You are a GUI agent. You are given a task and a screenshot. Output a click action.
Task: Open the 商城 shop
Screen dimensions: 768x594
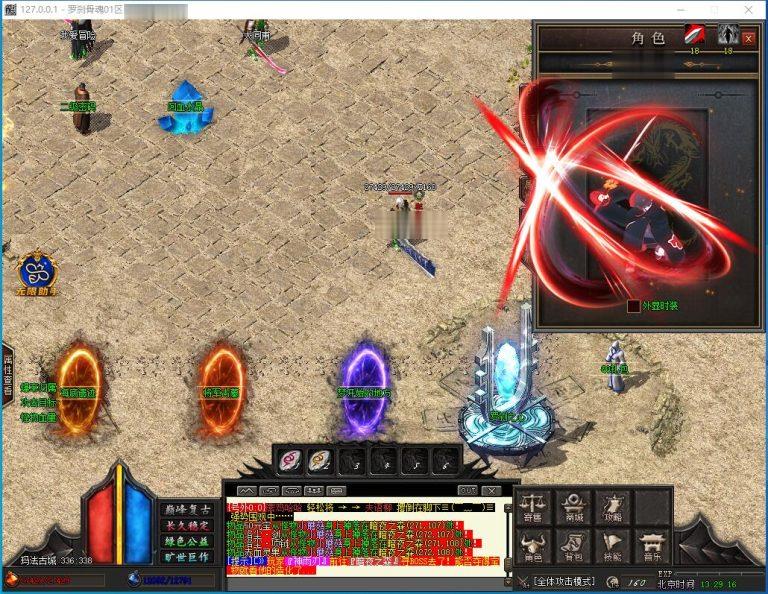click(575, 507)
